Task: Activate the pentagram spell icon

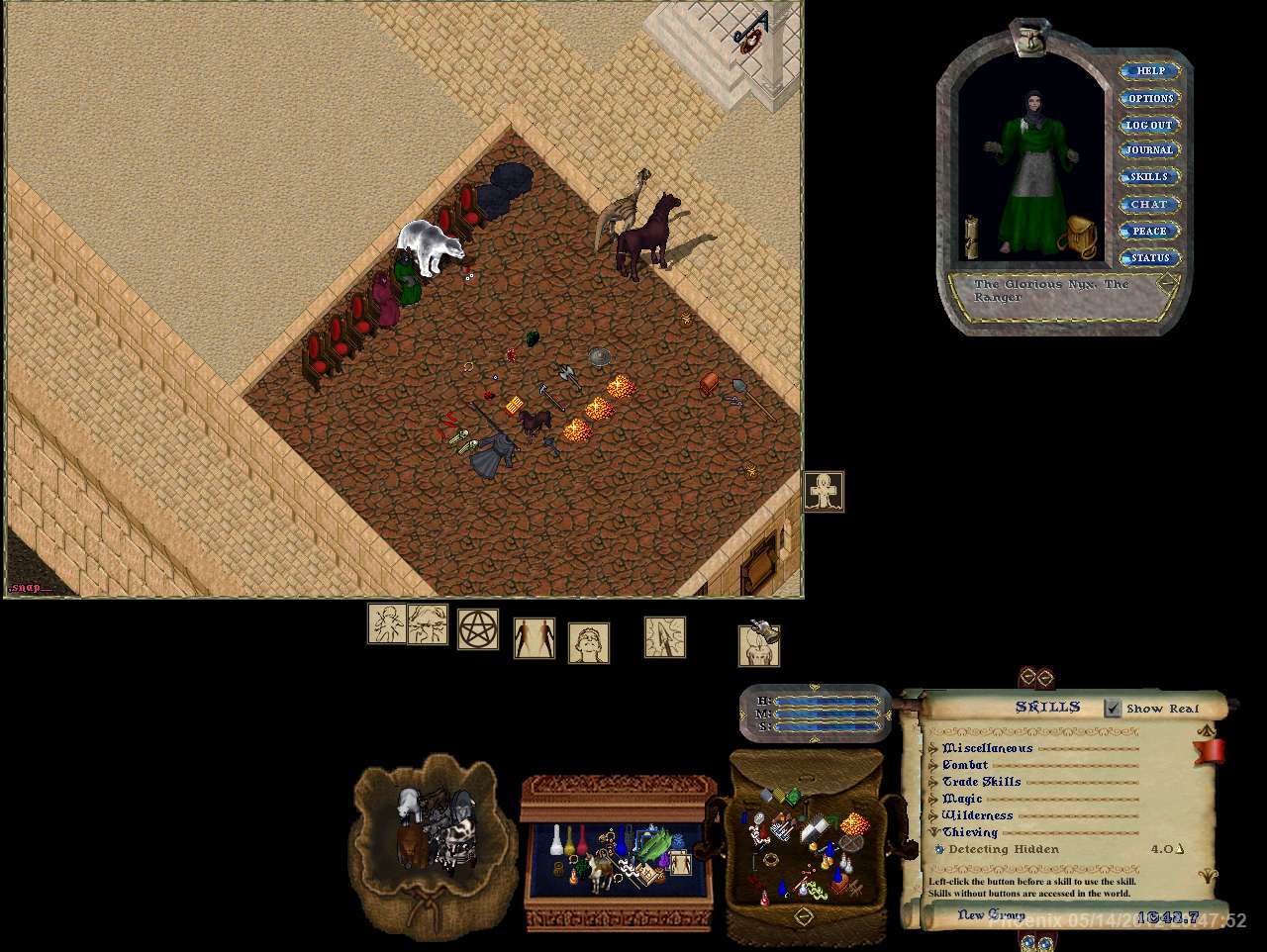Action: point(477,628)
